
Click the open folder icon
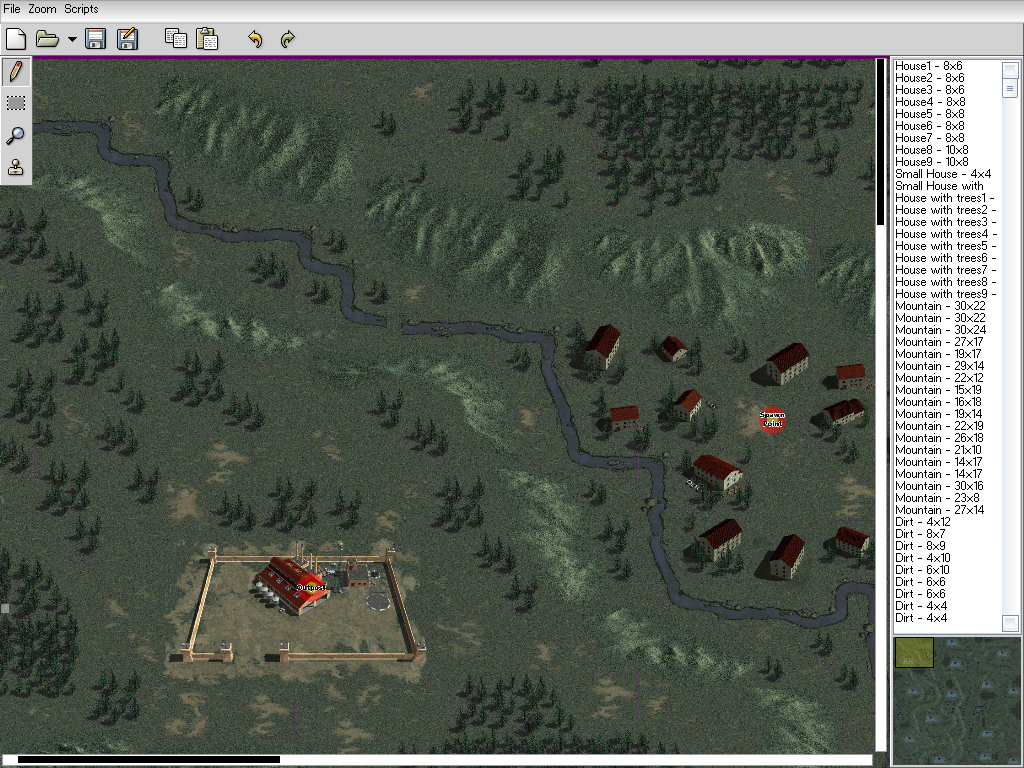46,39
